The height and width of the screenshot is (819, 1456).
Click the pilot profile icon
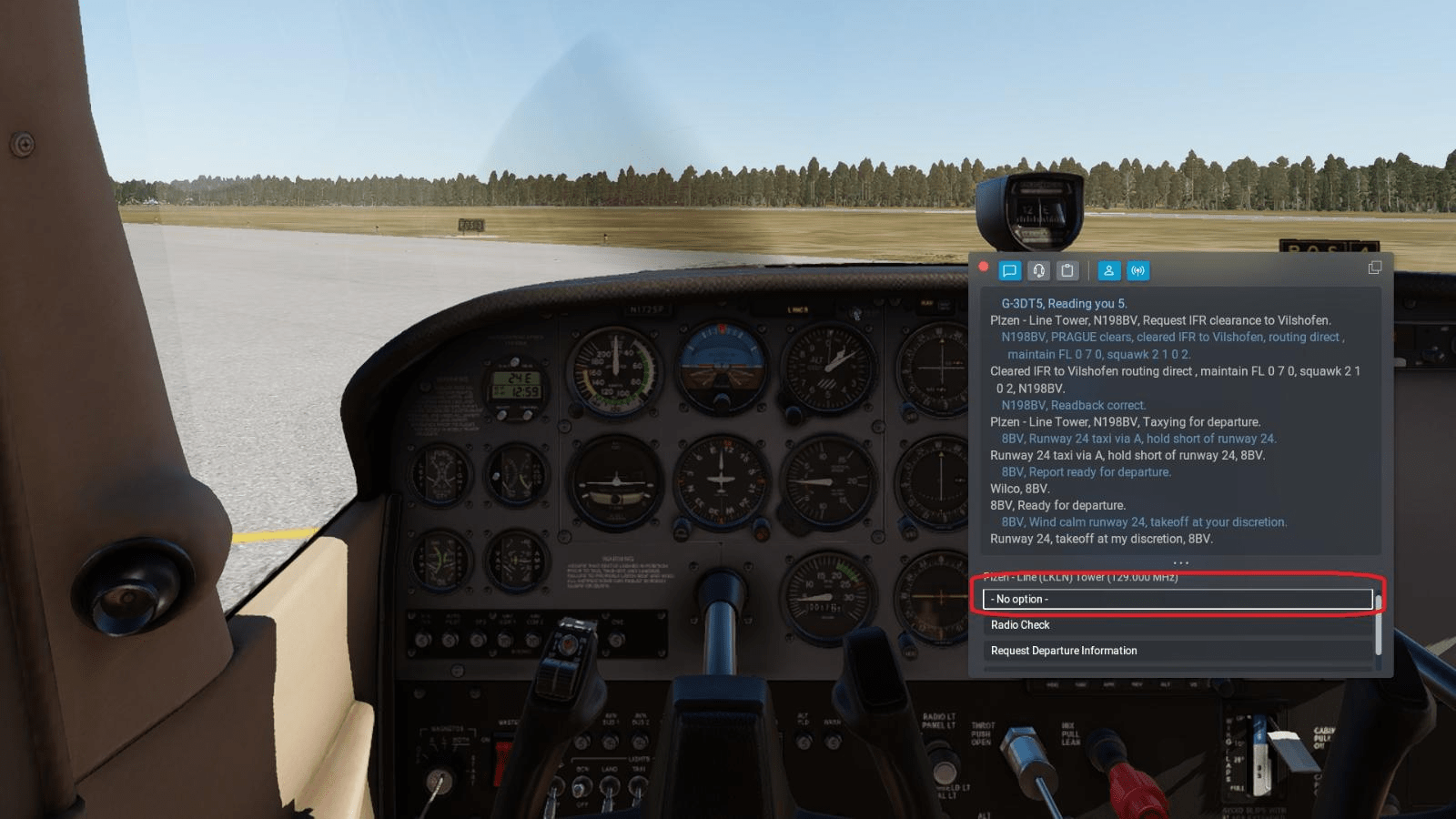(1108, 270)
